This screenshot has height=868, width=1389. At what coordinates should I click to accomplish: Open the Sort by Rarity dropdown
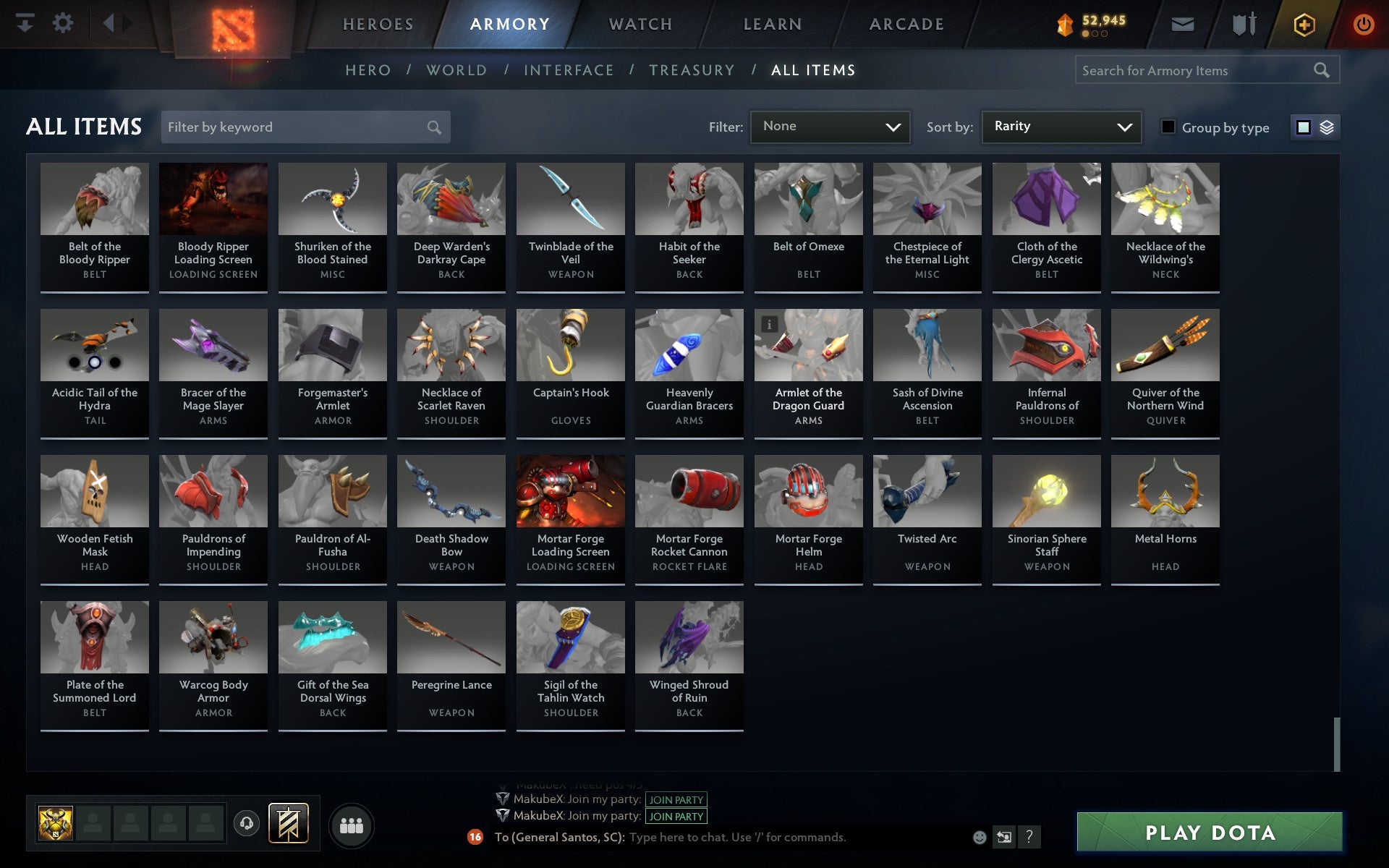pyautogui.click(x=1060, y=127)
